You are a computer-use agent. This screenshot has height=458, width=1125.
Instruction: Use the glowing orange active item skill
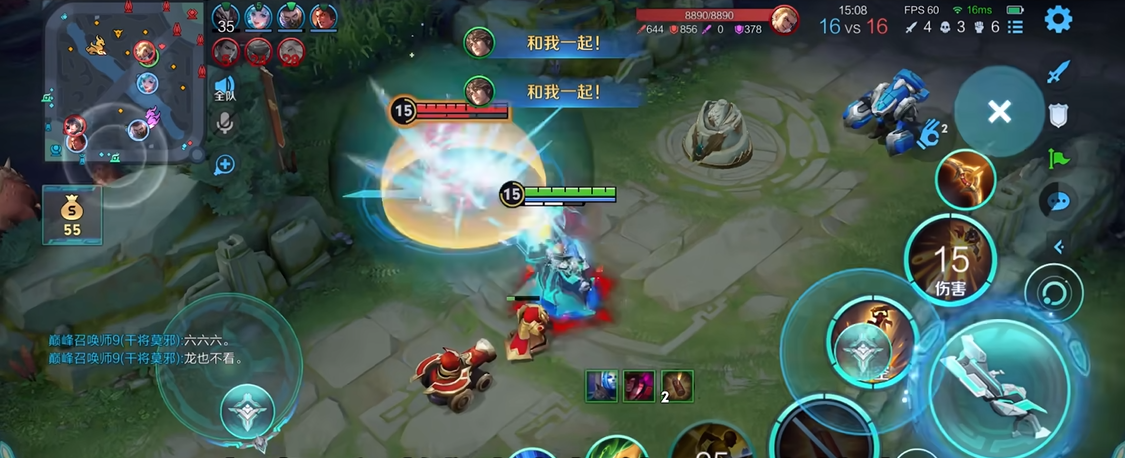tap(966, 180)
